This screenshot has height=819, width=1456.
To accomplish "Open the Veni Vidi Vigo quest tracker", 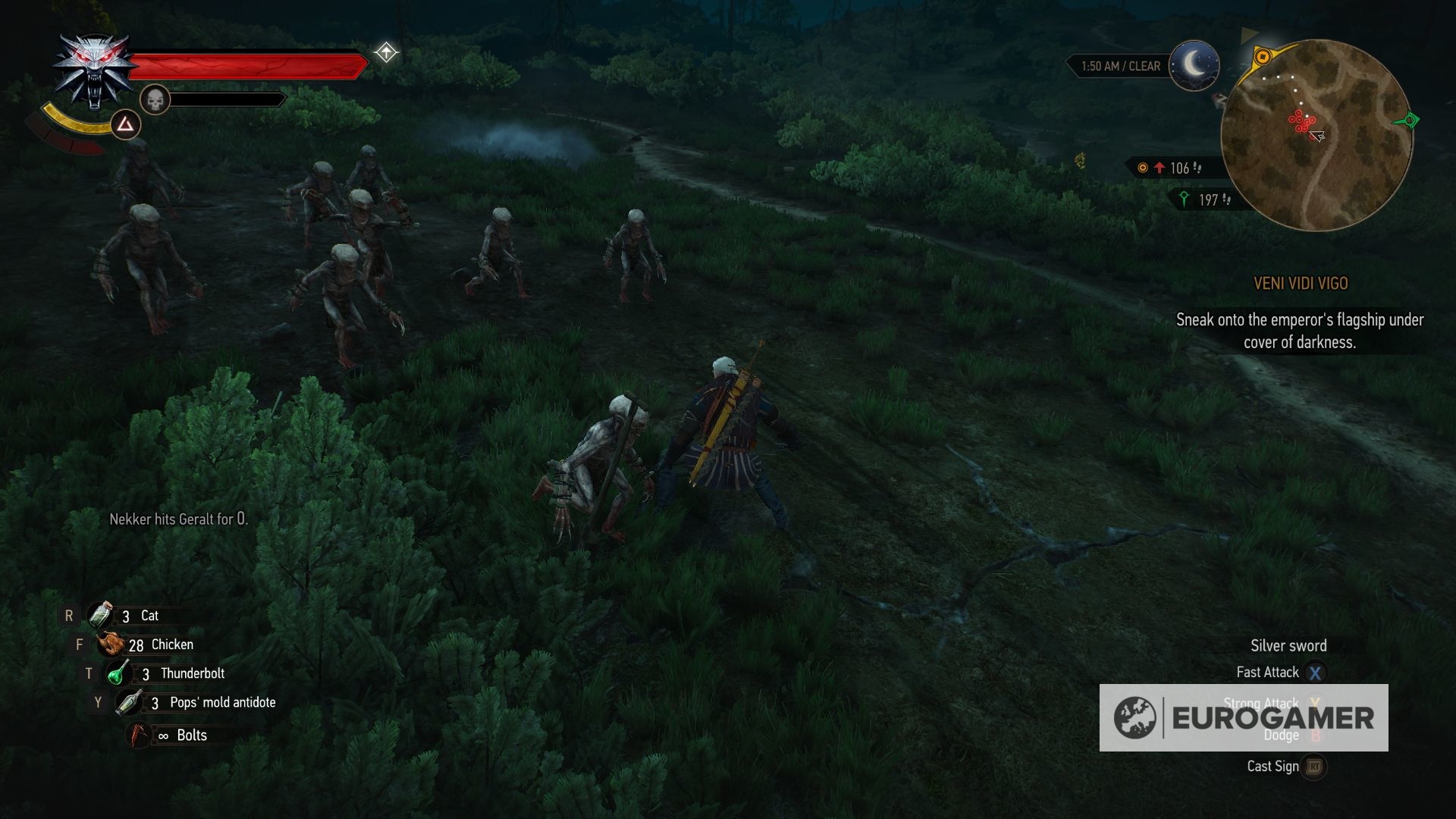I will (x=1301, y=284).
